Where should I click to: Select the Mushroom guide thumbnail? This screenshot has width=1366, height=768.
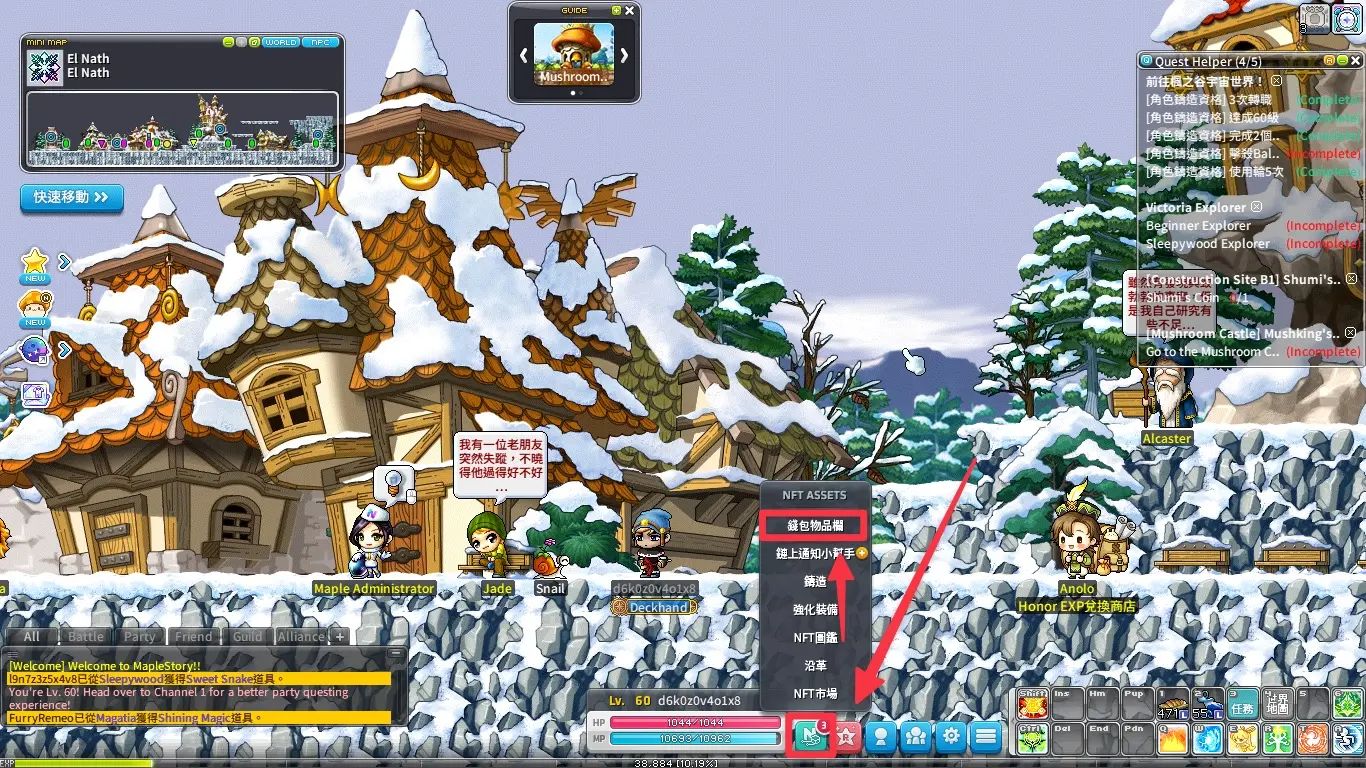(573, 55)
